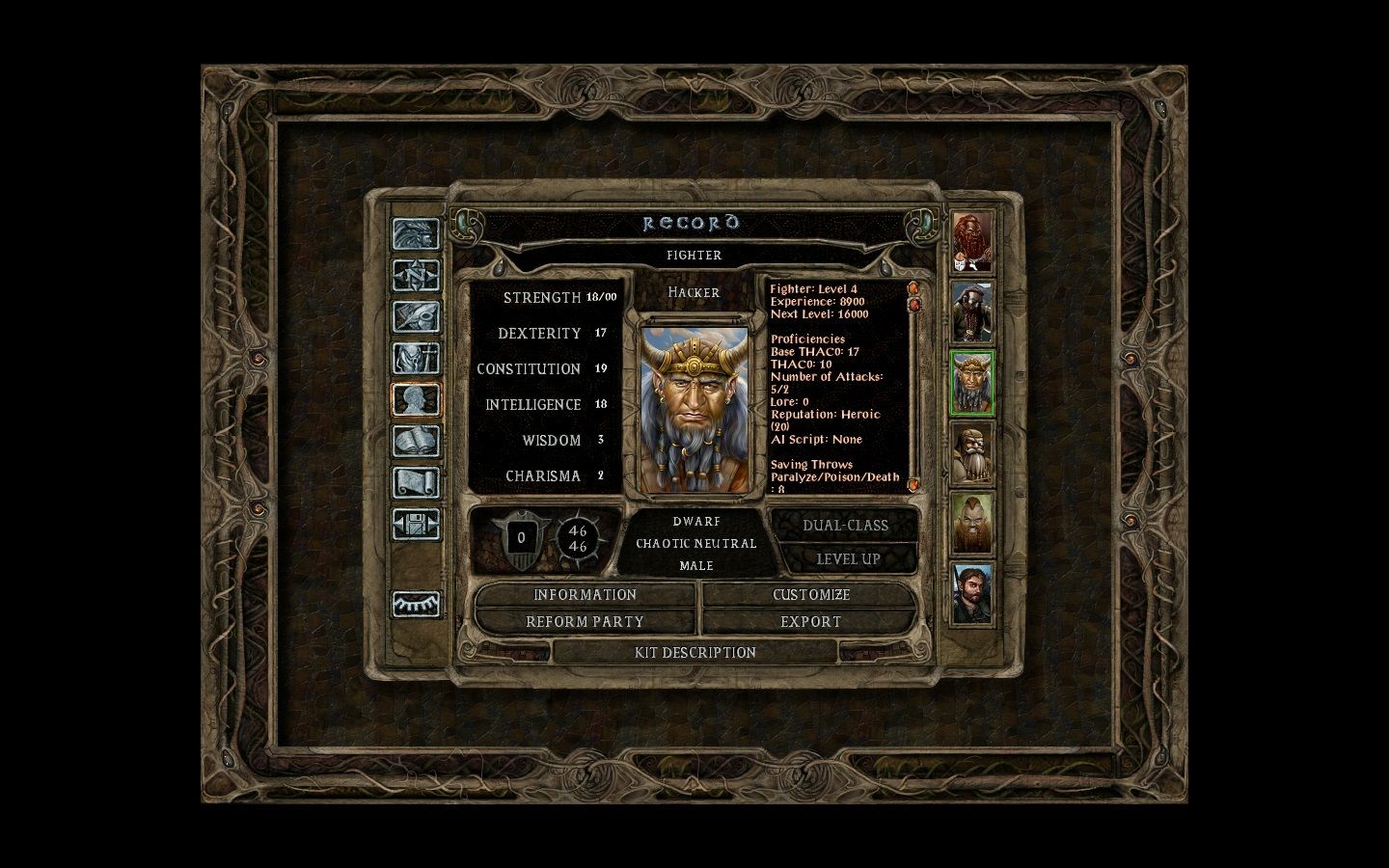Image resolution: width=1389 pixels, height=868 pixels.
Task: Export the character
Action: pos(810,622)
